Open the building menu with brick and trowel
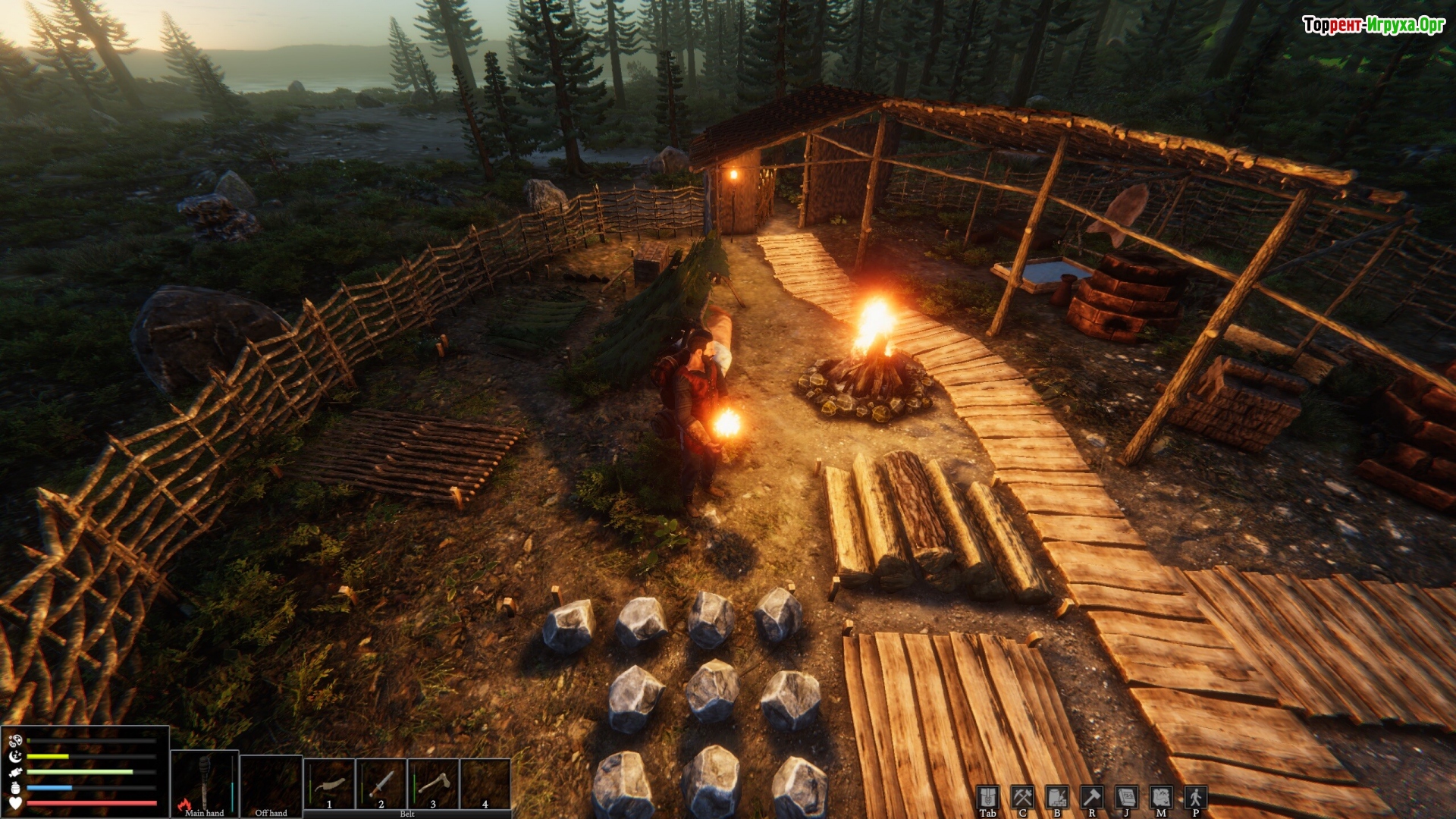This screenshot has height=819, width=1456. pyautogui.click(x=1057, y=798)
